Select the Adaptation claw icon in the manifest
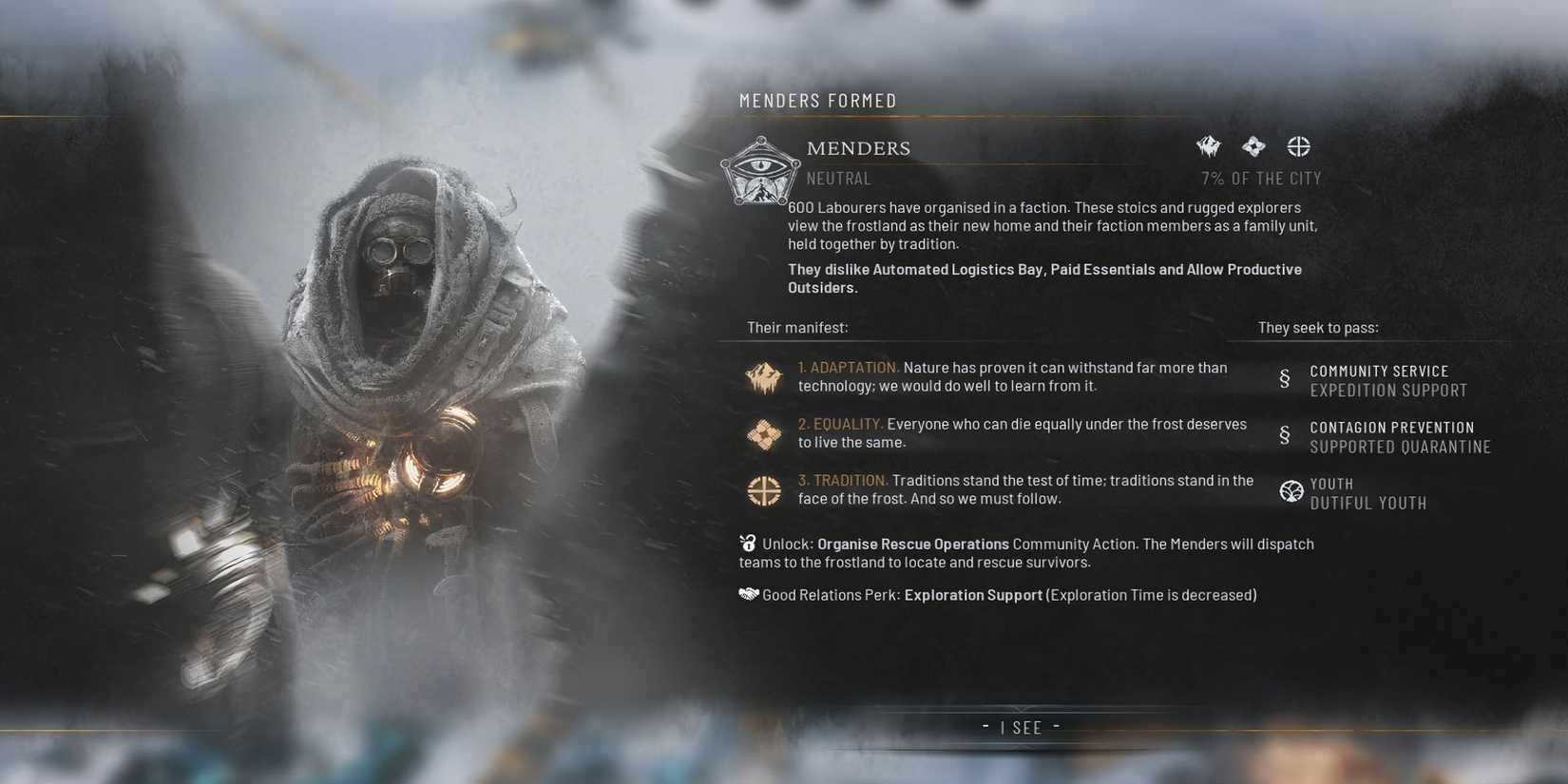1568x784 pixels. pos(763,377)
